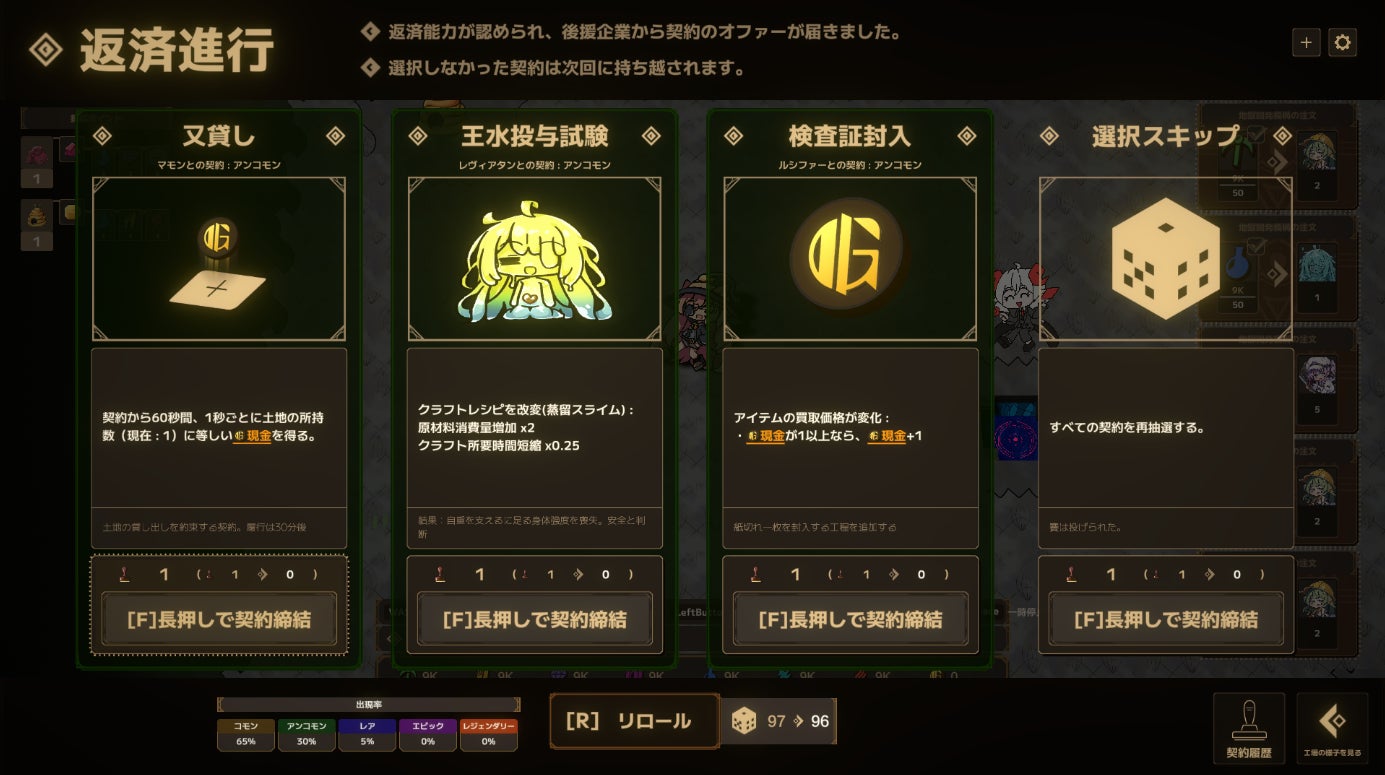The image size is (1385, 775).
Task: View the factory with 工場の様子を見る
Action: 1332,728
